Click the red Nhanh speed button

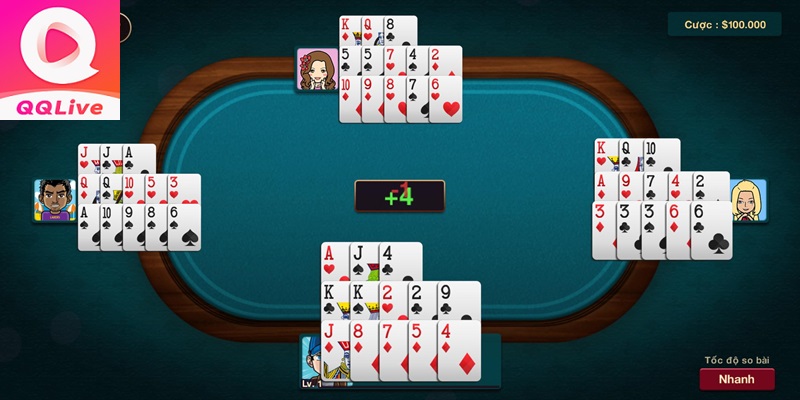pyautogui.click(x=736, y=379)
